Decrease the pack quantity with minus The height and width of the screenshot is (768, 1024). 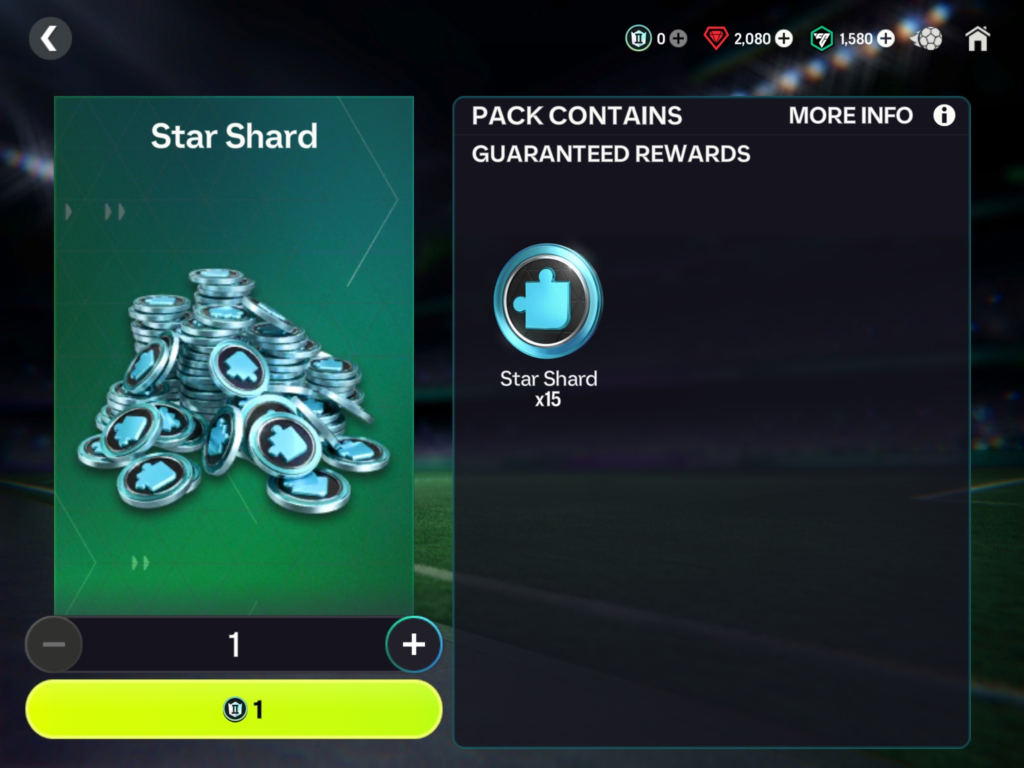(54, 645)
